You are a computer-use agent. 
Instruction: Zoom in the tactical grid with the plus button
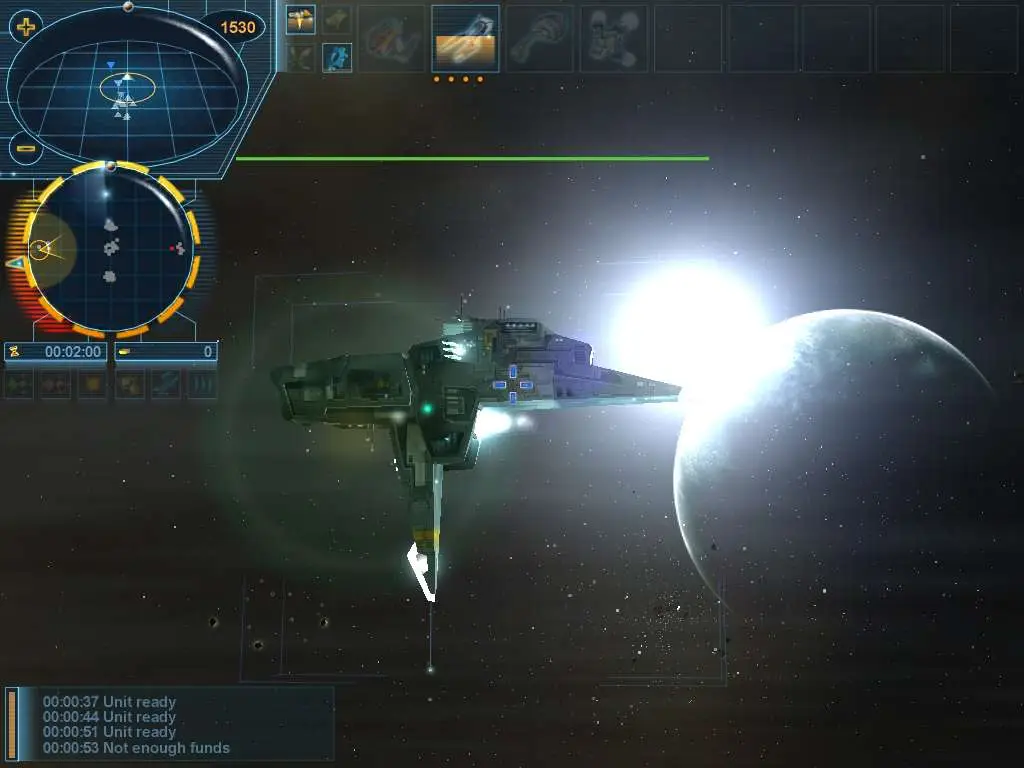tap(24, 27)
